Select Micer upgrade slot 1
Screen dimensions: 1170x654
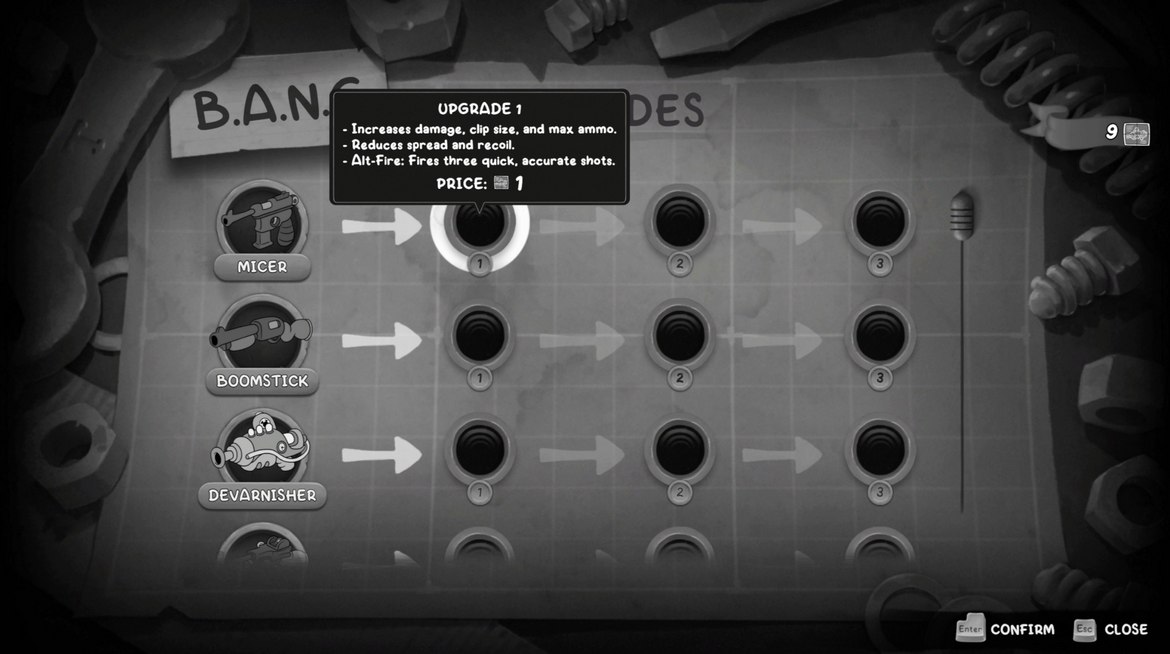click(x=479, y=225)
